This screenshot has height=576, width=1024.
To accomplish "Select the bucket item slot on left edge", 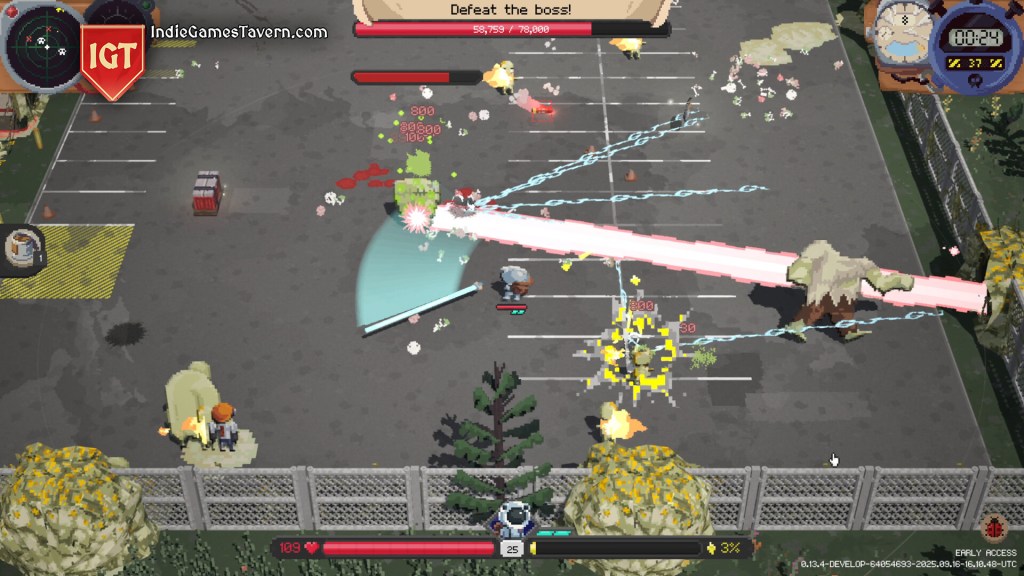I will 22,249.
